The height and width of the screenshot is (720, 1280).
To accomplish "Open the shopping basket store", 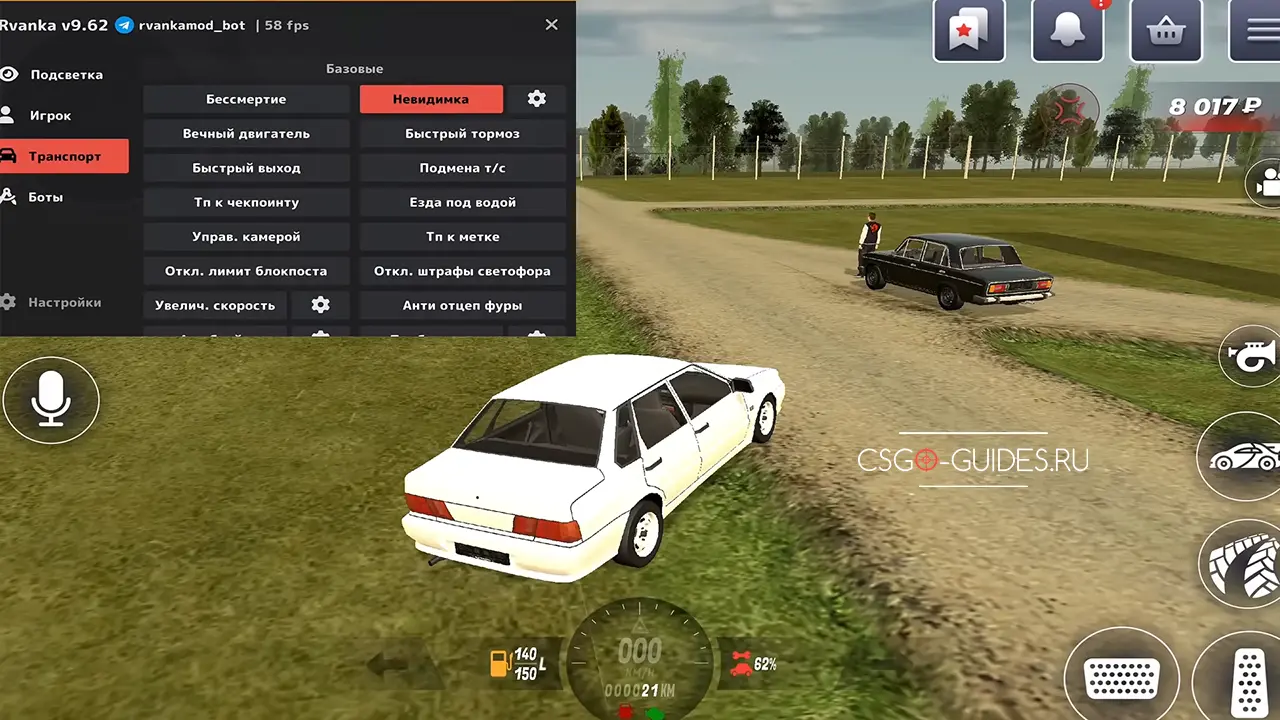I will pos(1165,31).
